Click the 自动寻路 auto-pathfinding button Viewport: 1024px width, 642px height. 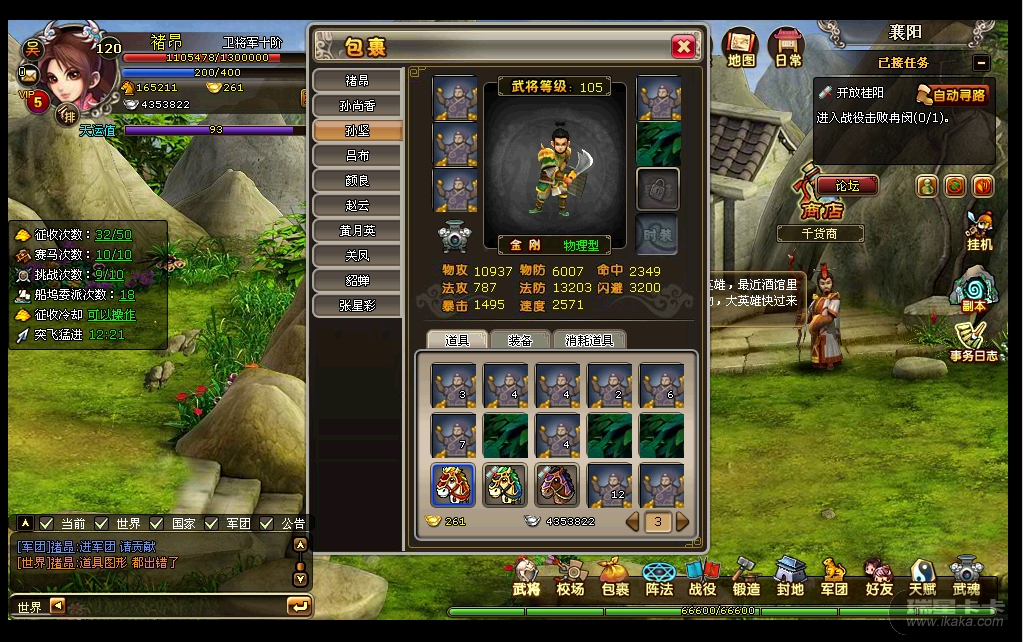[952, 95]
